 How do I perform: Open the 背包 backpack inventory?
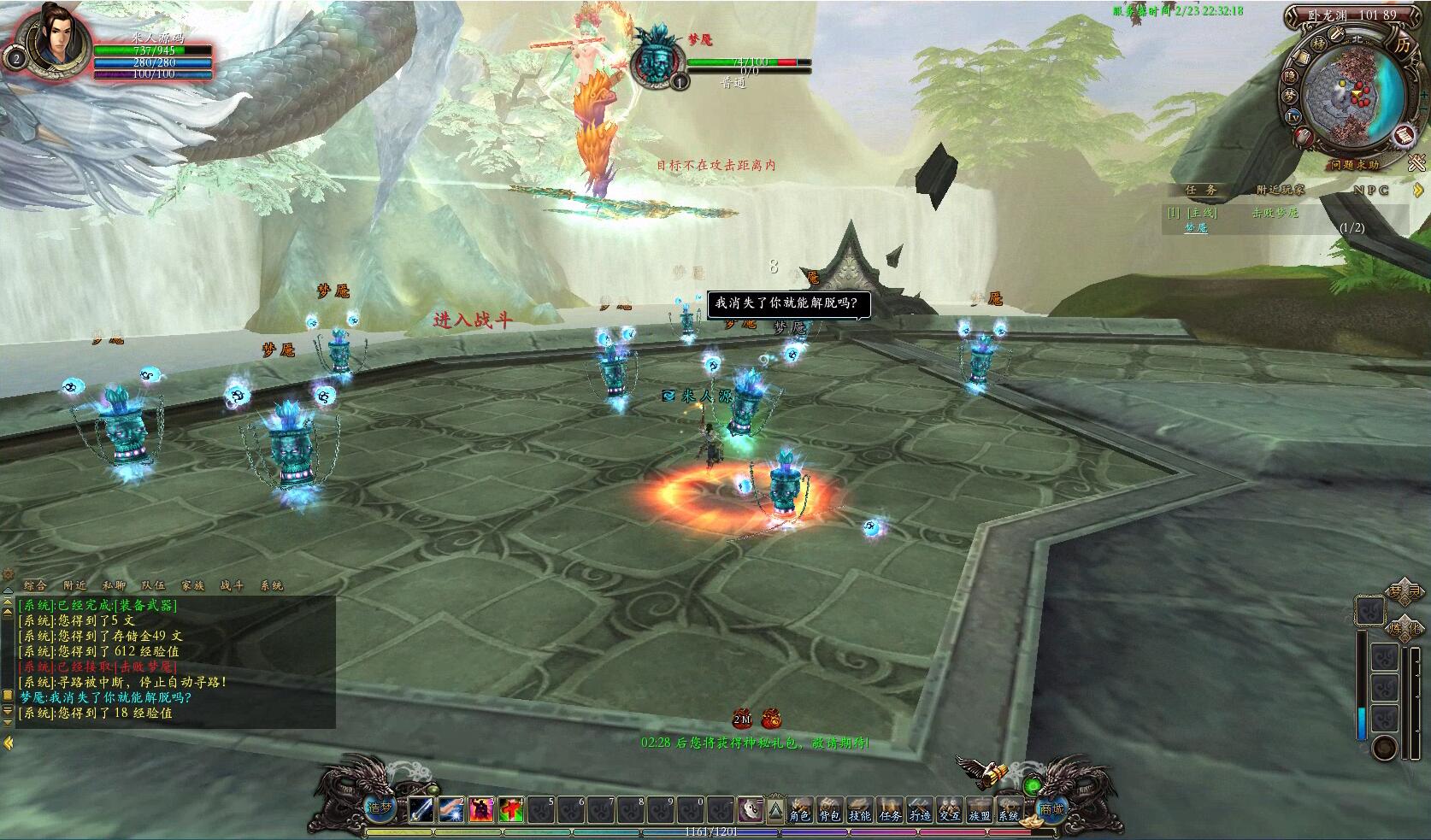coord(829,809)
